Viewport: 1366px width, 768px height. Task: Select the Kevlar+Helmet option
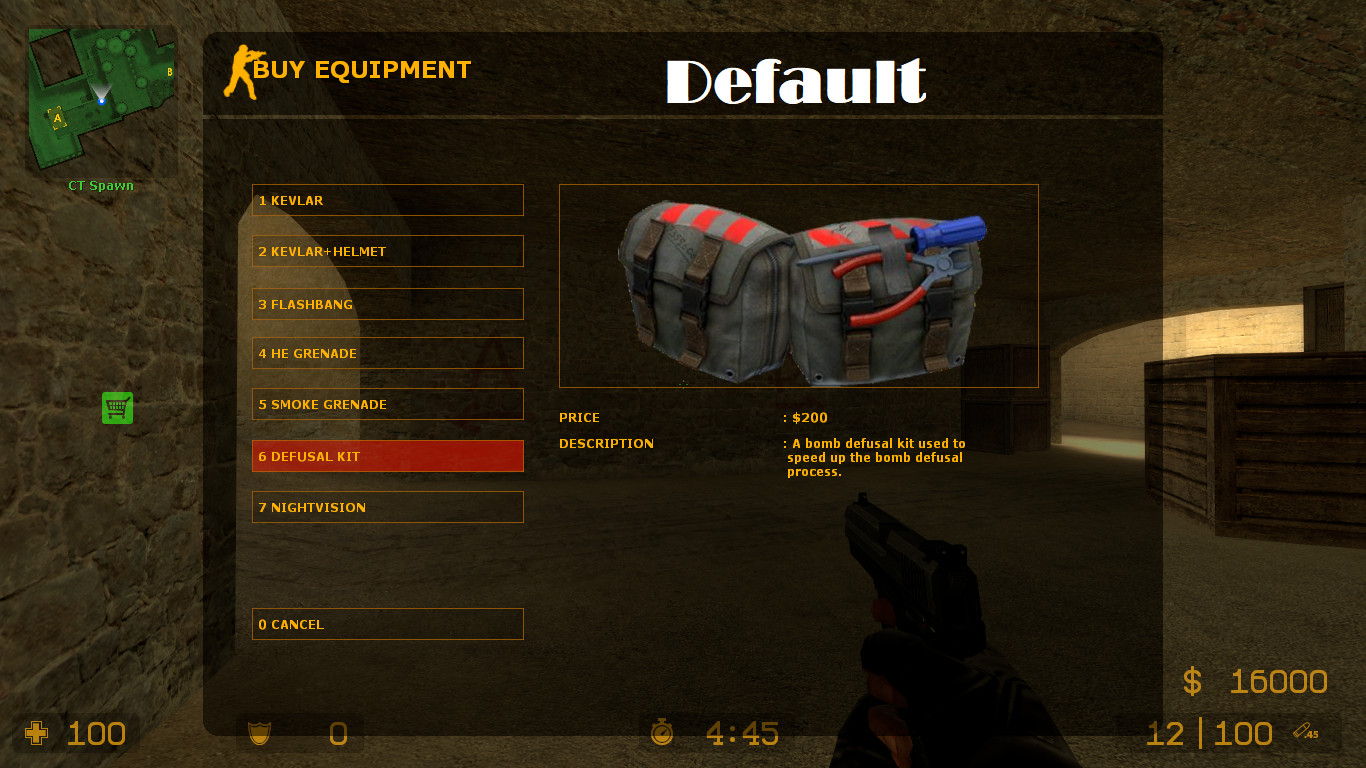point(388,251)
